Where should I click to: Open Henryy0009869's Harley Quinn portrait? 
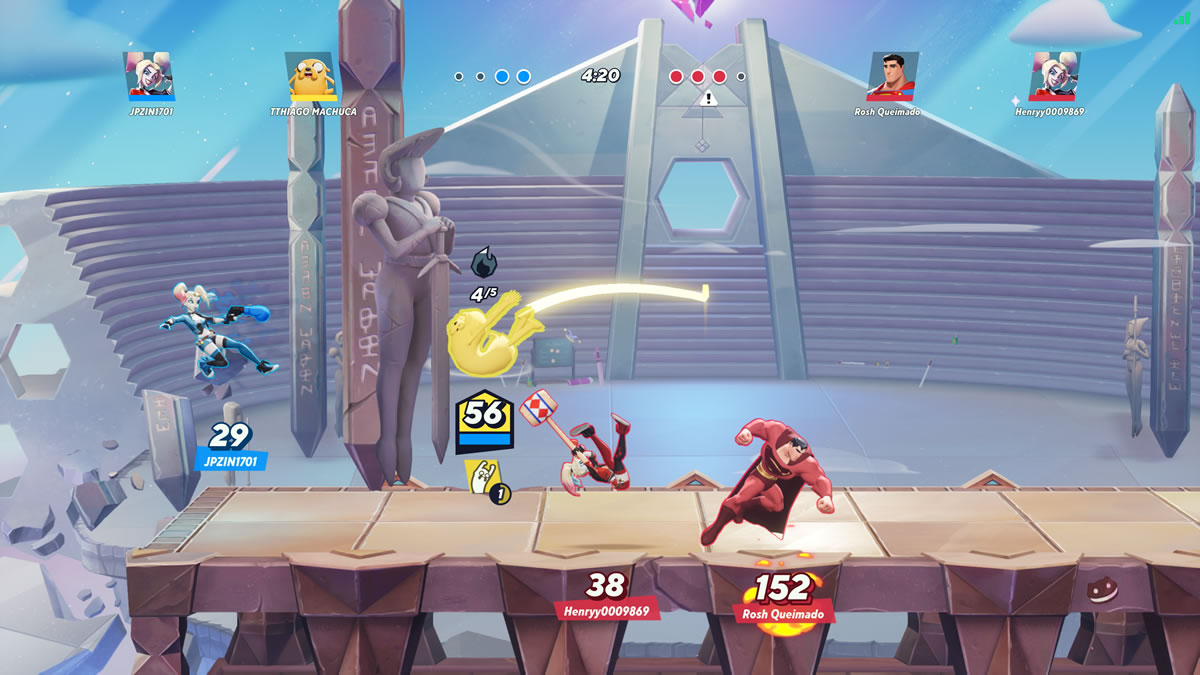point(1054,76)
